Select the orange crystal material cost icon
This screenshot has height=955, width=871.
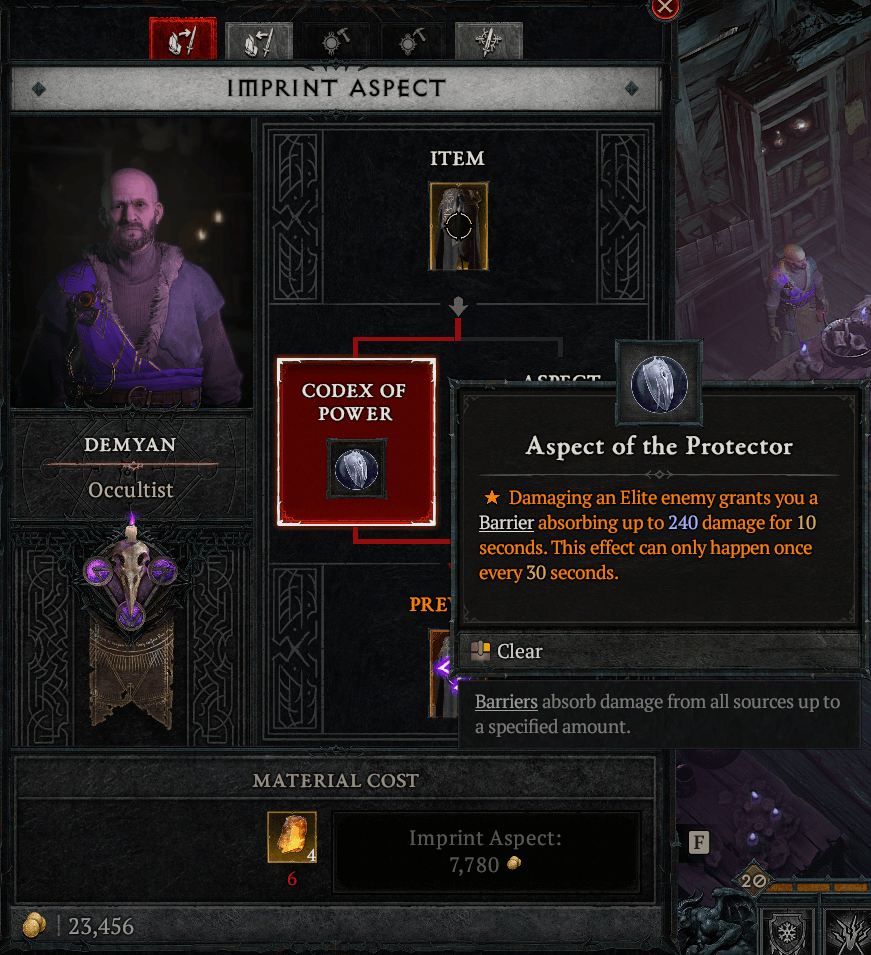[292, 837]
